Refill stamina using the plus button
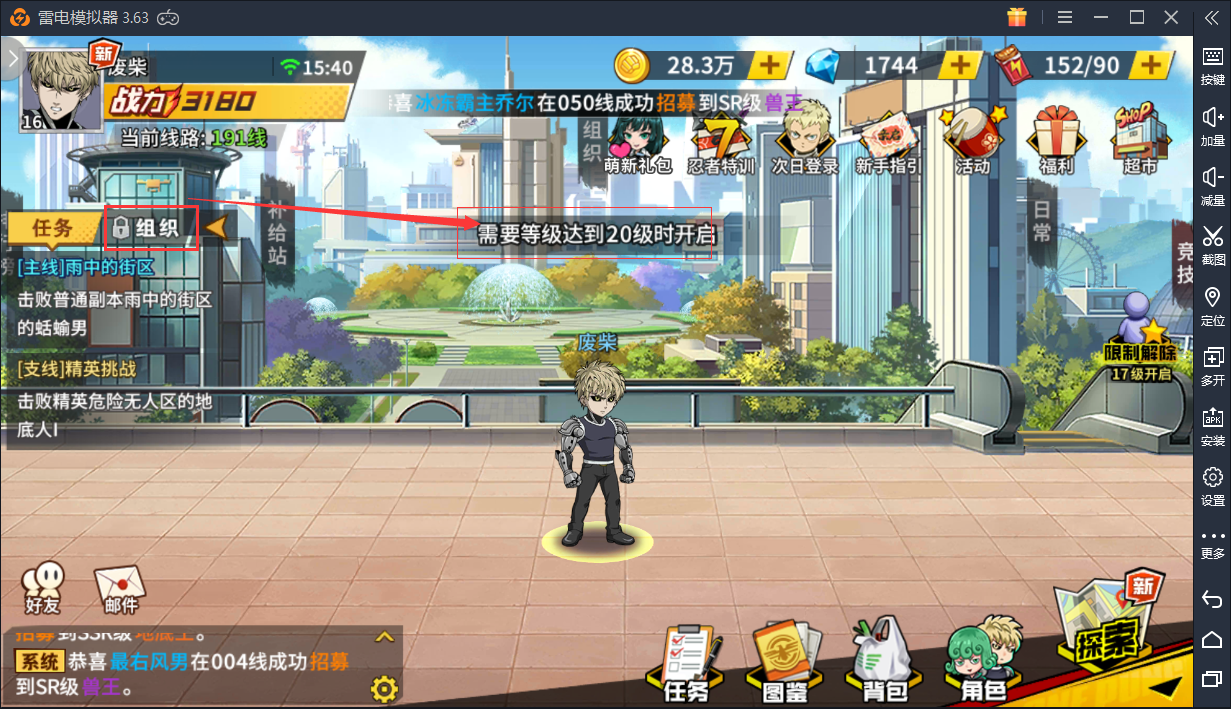Screen dimensions: 1231x709 pos(1152,66)
